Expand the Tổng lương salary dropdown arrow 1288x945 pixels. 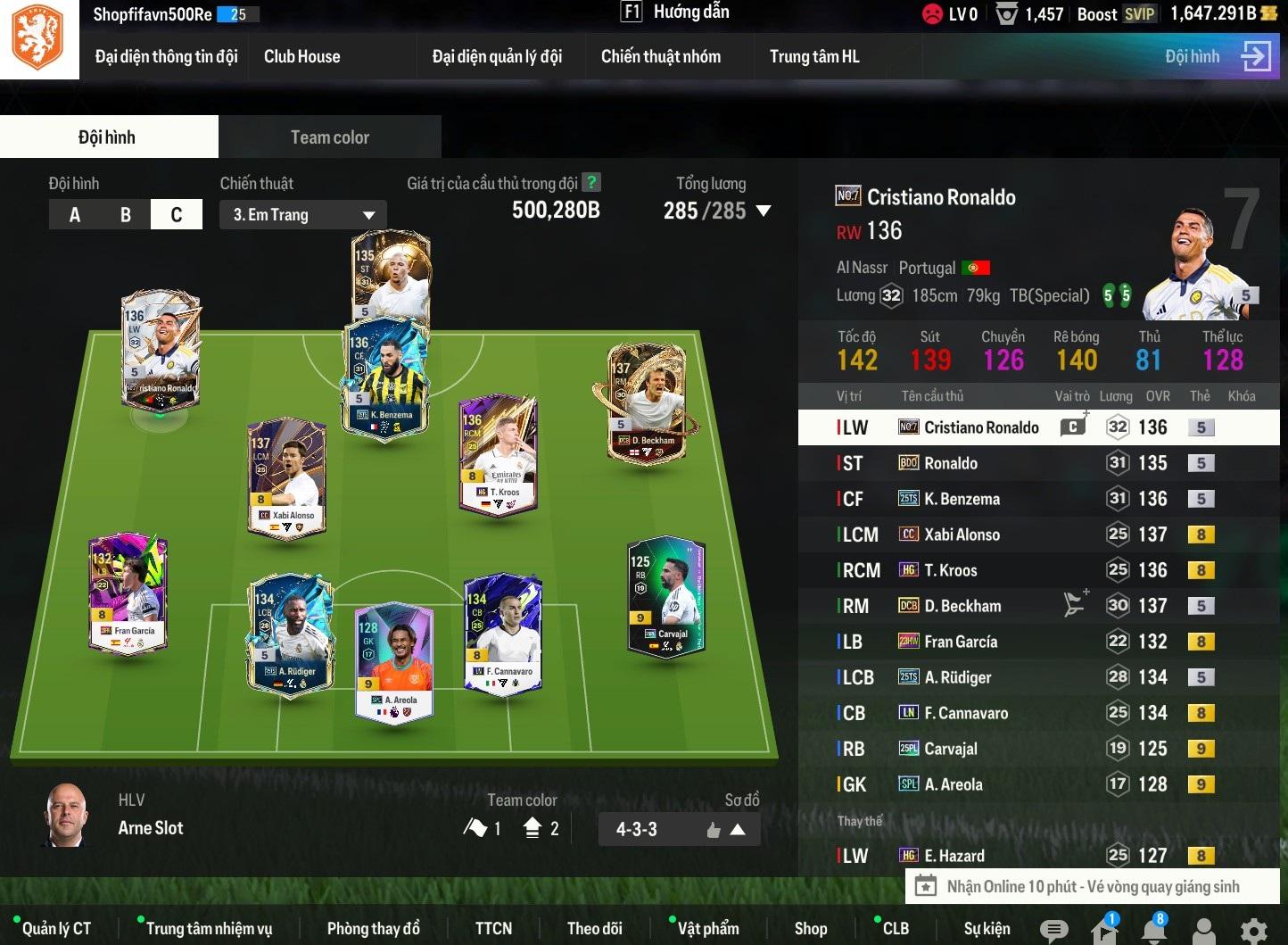(x=764, y=211)
